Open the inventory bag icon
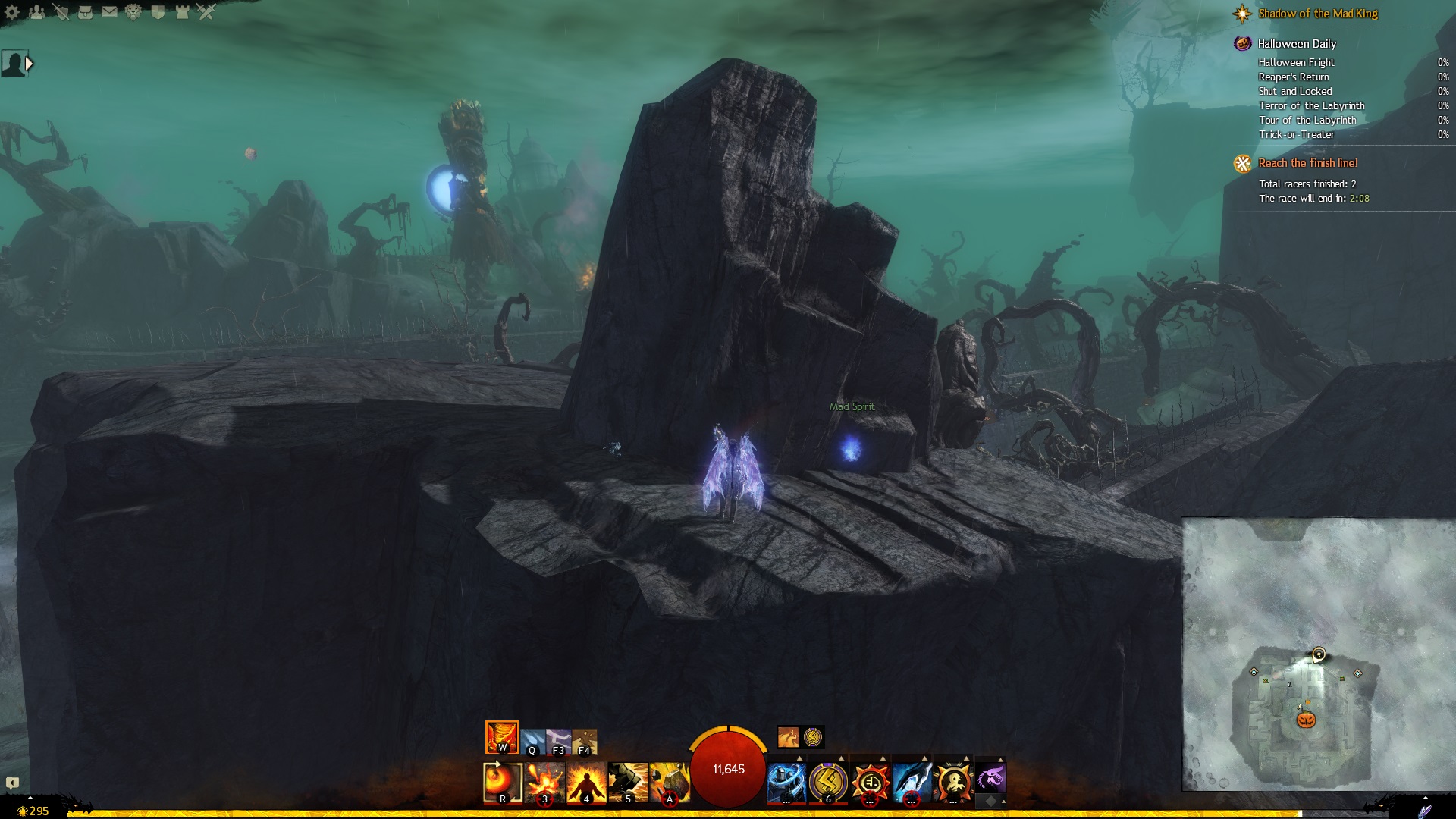 point(86,12)
